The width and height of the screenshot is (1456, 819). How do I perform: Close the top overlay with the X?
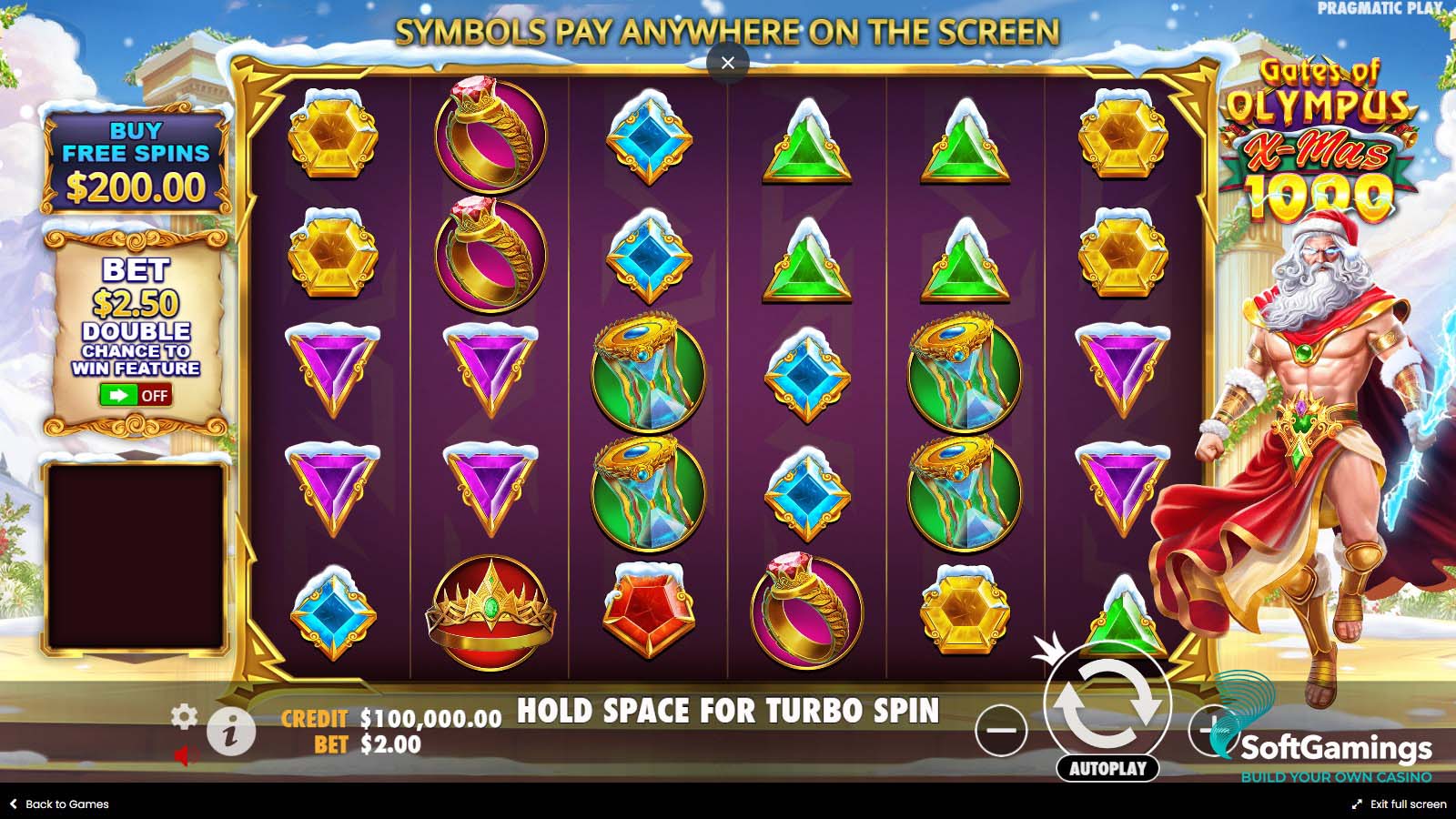pyautogui.click(x=727, y=63)
